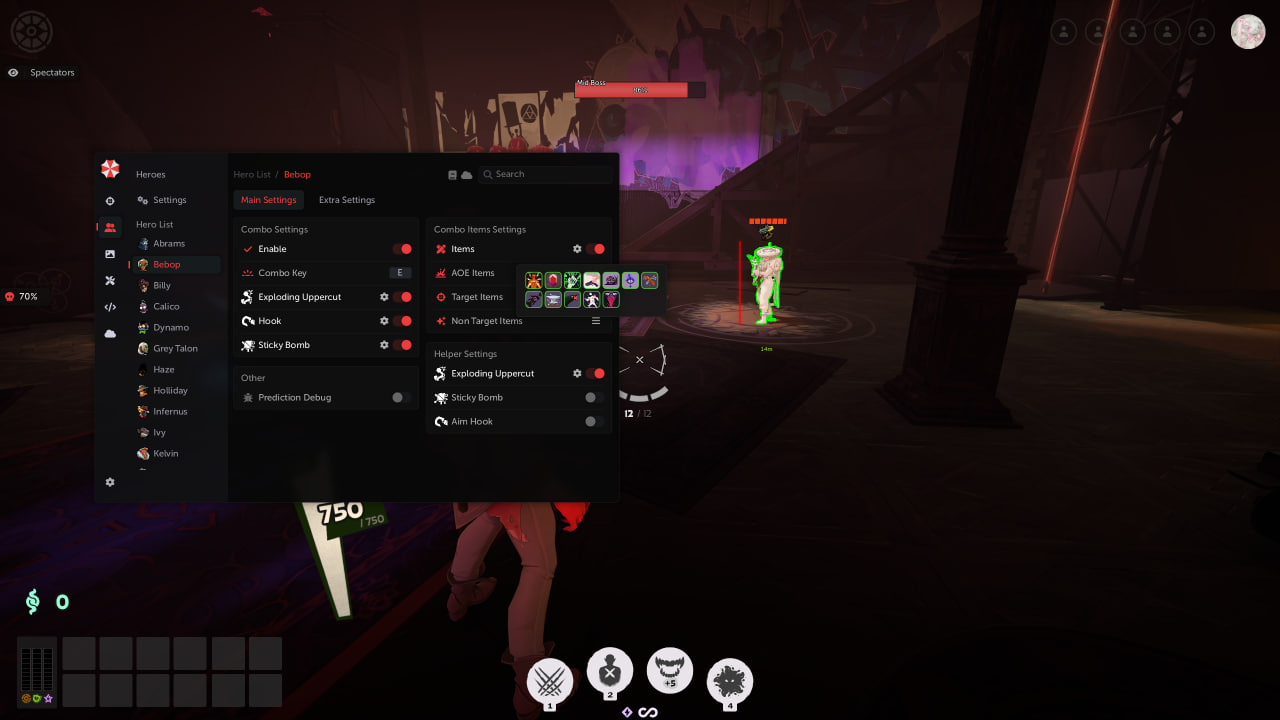1280x720 pixels.
Task: Toggle the combo Items switch
Action: (x=595, y=249)
